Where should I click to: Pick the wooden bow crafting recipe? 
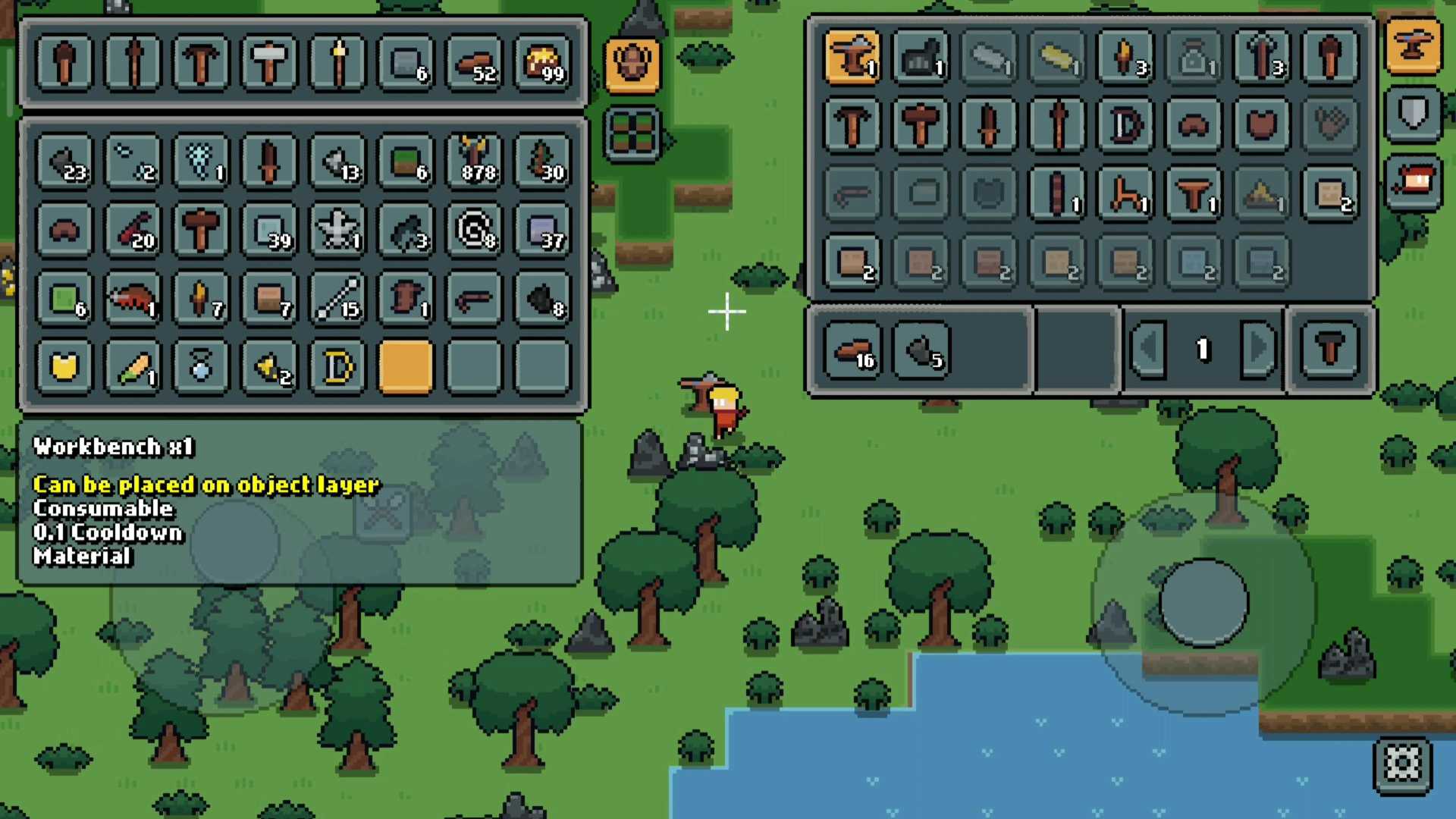tap(1125, 125)
